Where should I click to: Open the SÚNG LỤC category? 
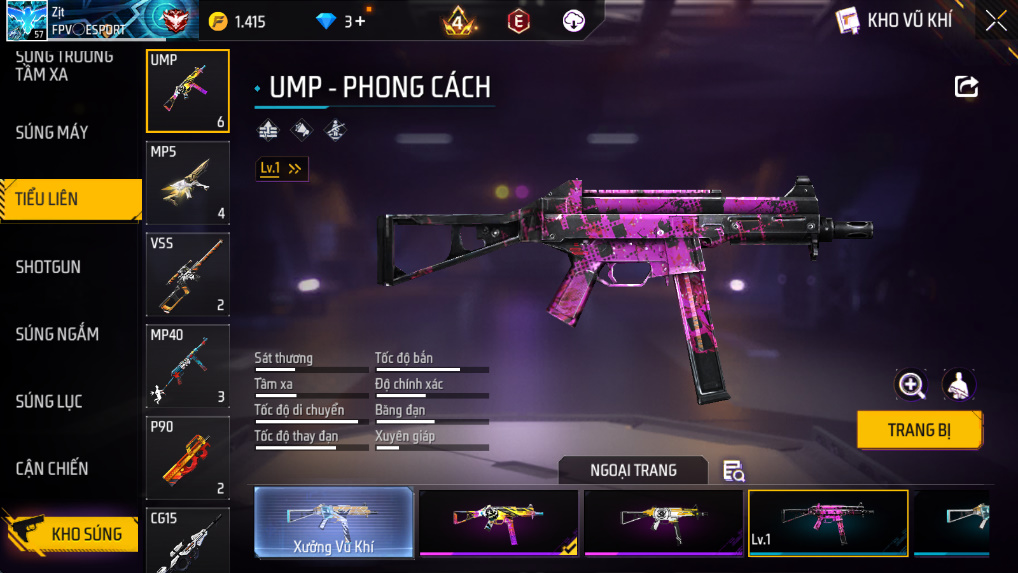pyautogui.click(x=49, y=401)
